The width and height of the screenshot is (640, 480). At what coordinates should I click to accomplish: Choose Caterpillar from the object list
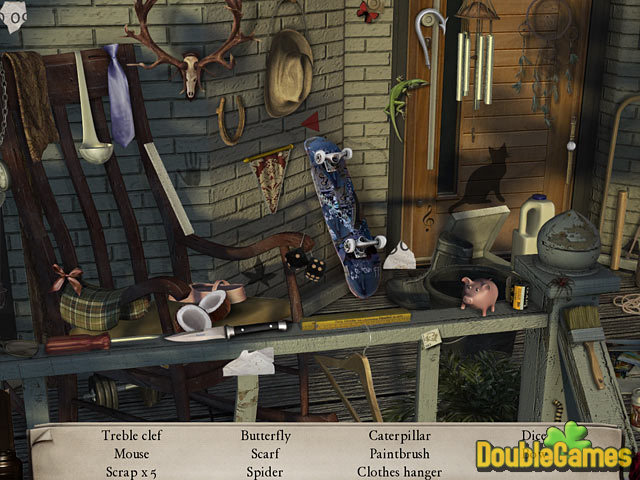[399, 436]
